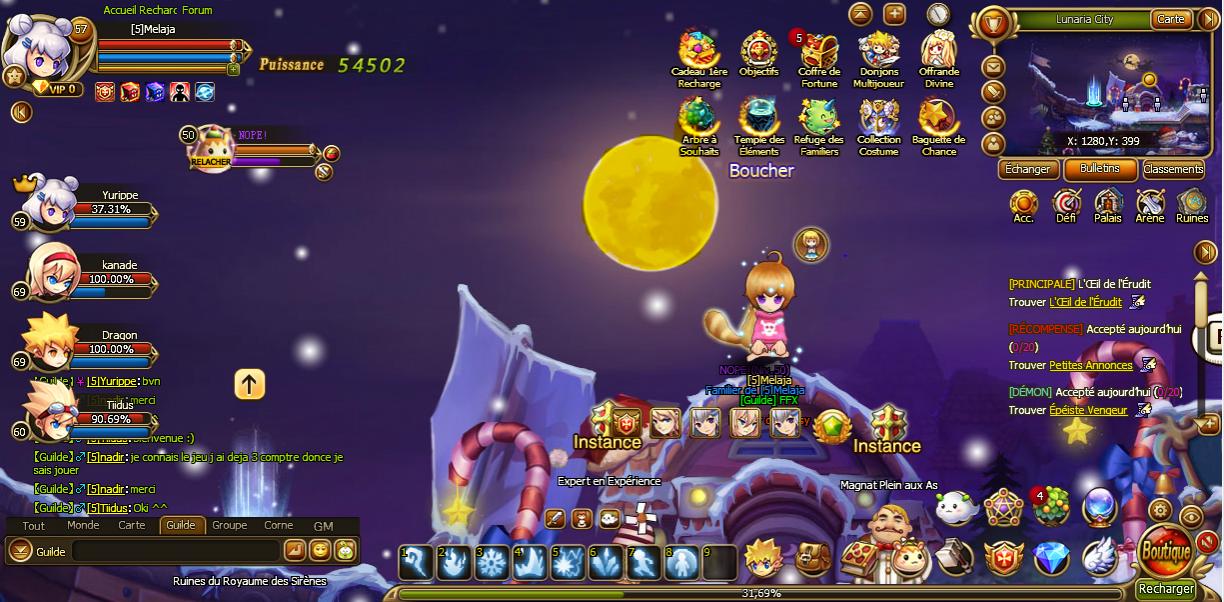Click the Recharger button

1166,589
